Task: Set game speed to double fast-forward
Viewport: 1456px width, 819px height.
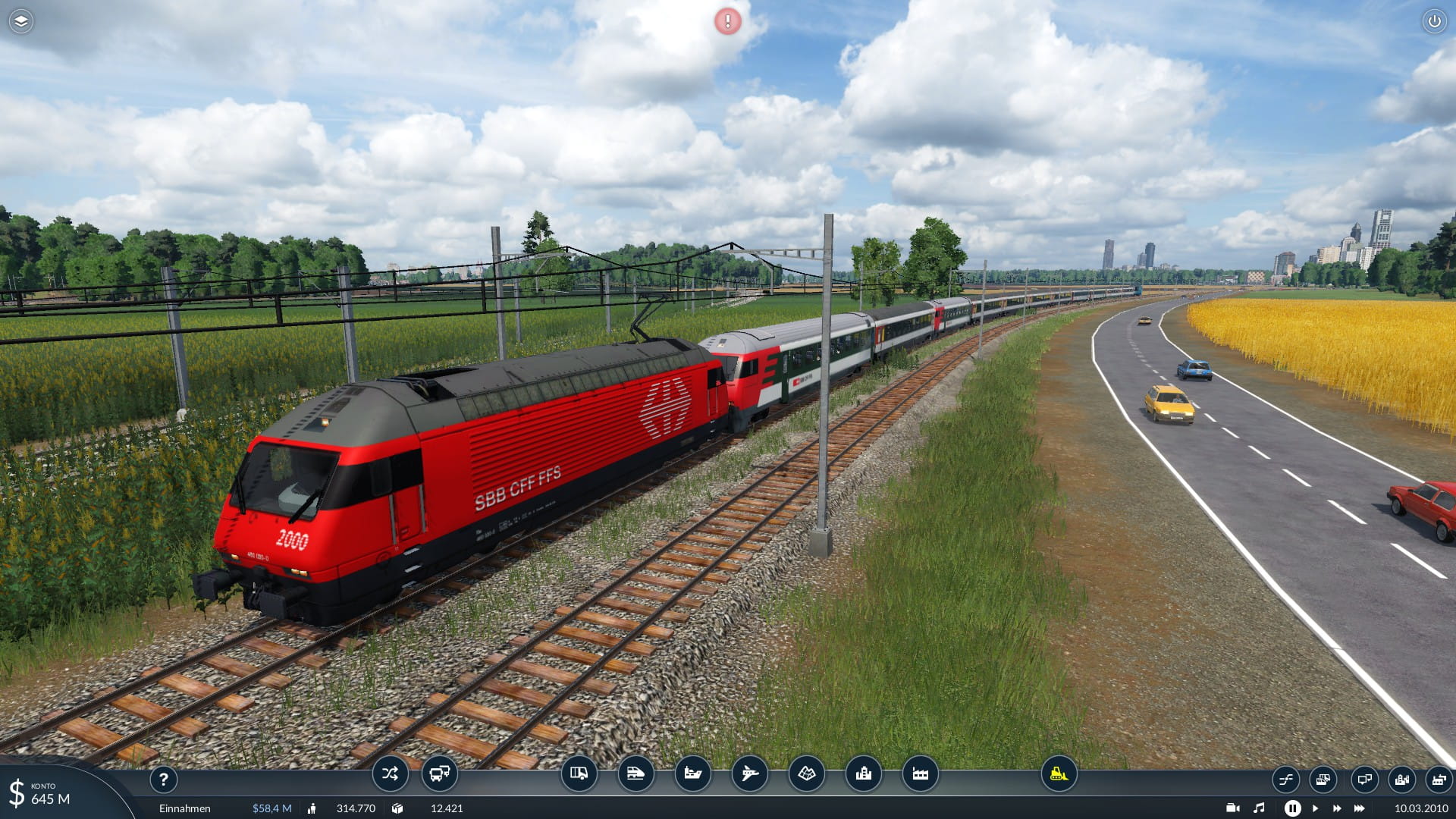Action: coord(1337,808)
